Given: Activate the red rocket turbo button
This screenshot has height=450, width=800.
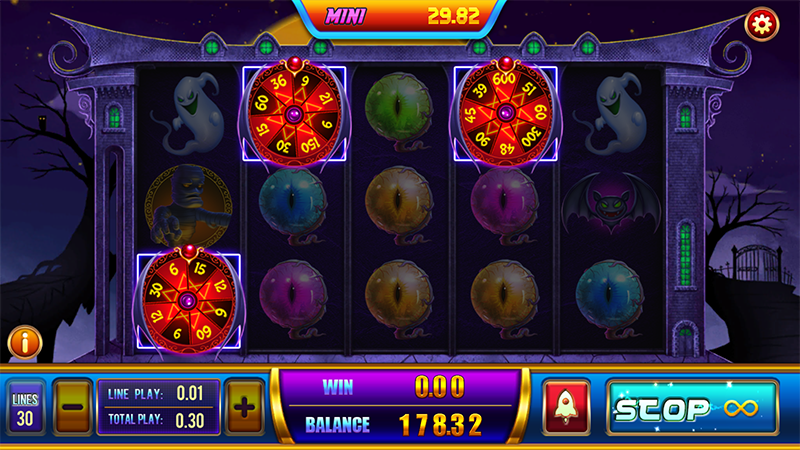Looking at the screenshot, I should 567,408.
